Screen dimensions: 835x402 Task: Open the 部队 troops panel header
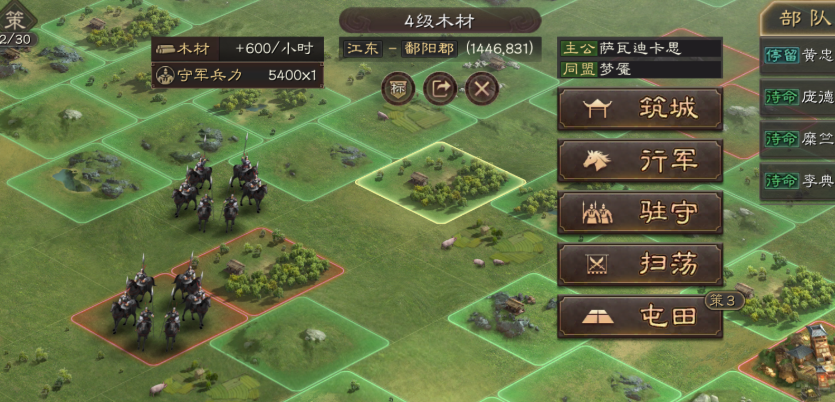click(800, 17)
